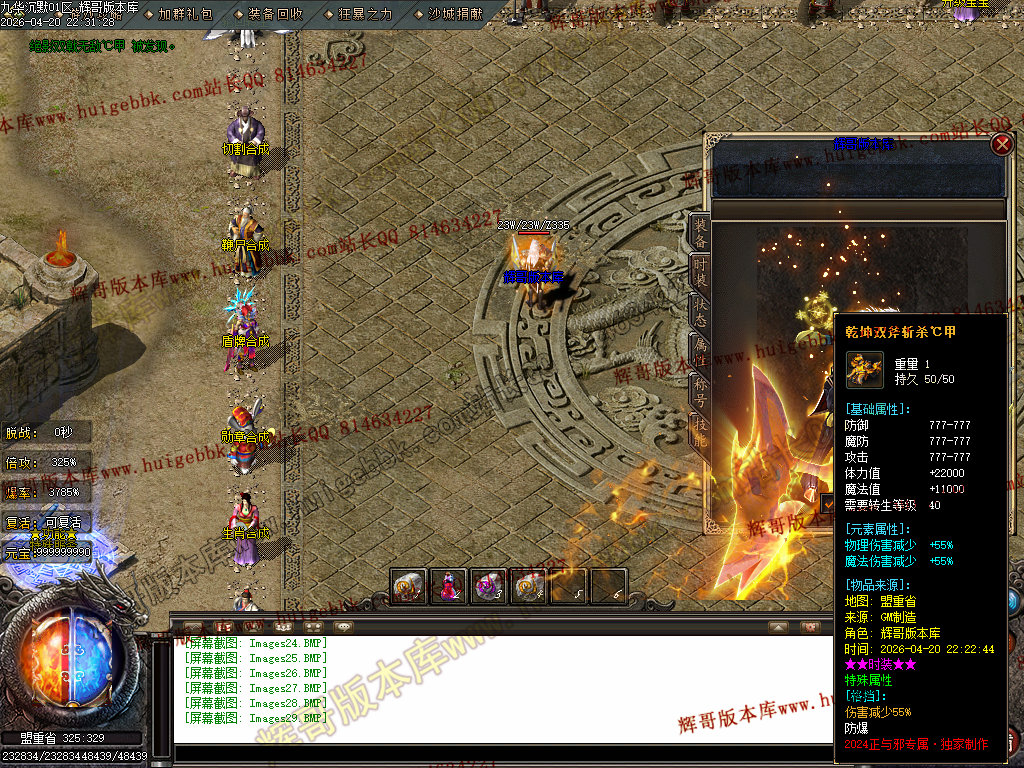This screenshot has width=1024, height=768.
Task: Select the purple swirl stone in slot 3
Action: [x=489, y=586]
